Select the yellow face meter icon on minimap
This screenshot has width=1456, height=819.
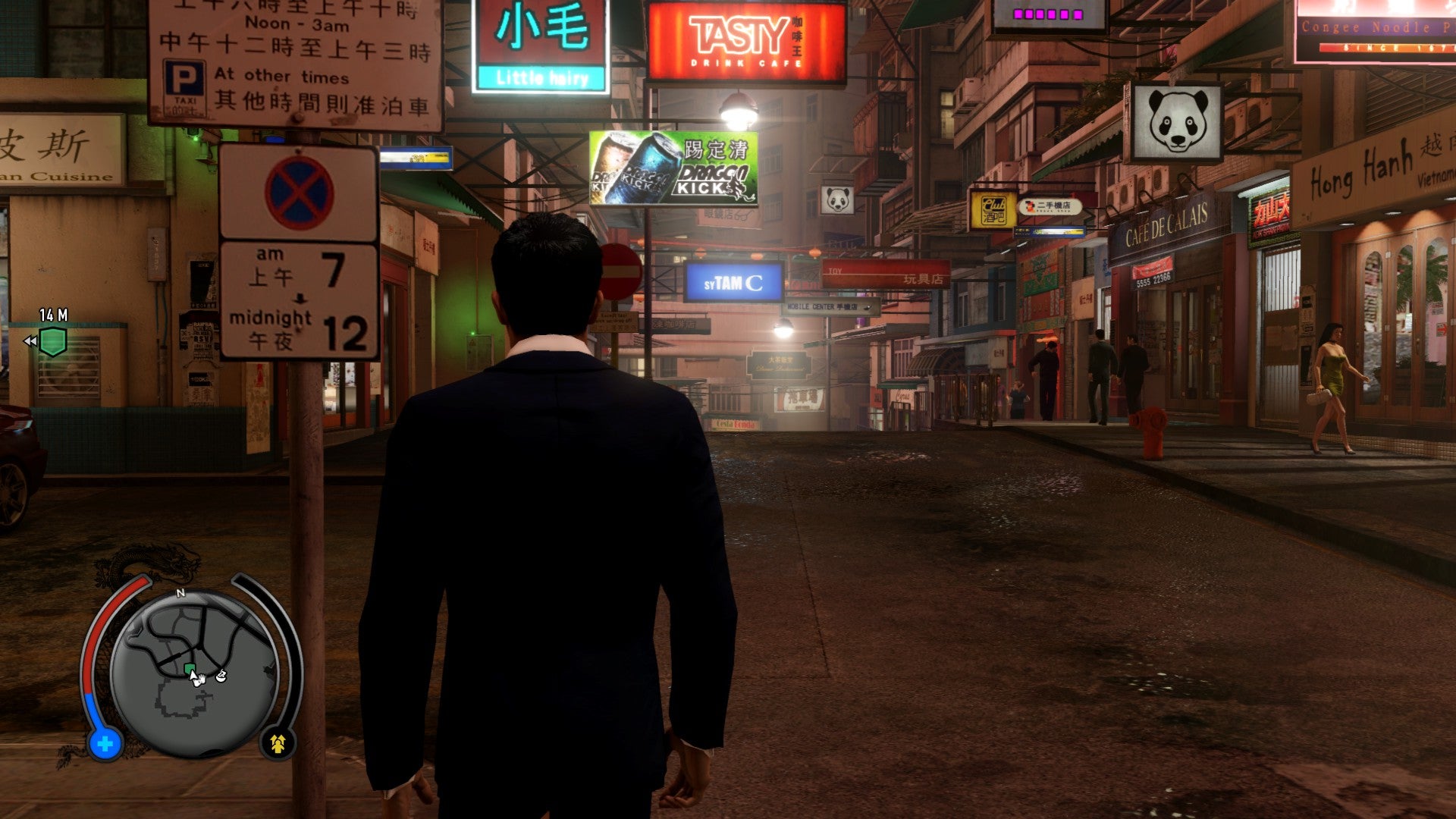point(278,744)
